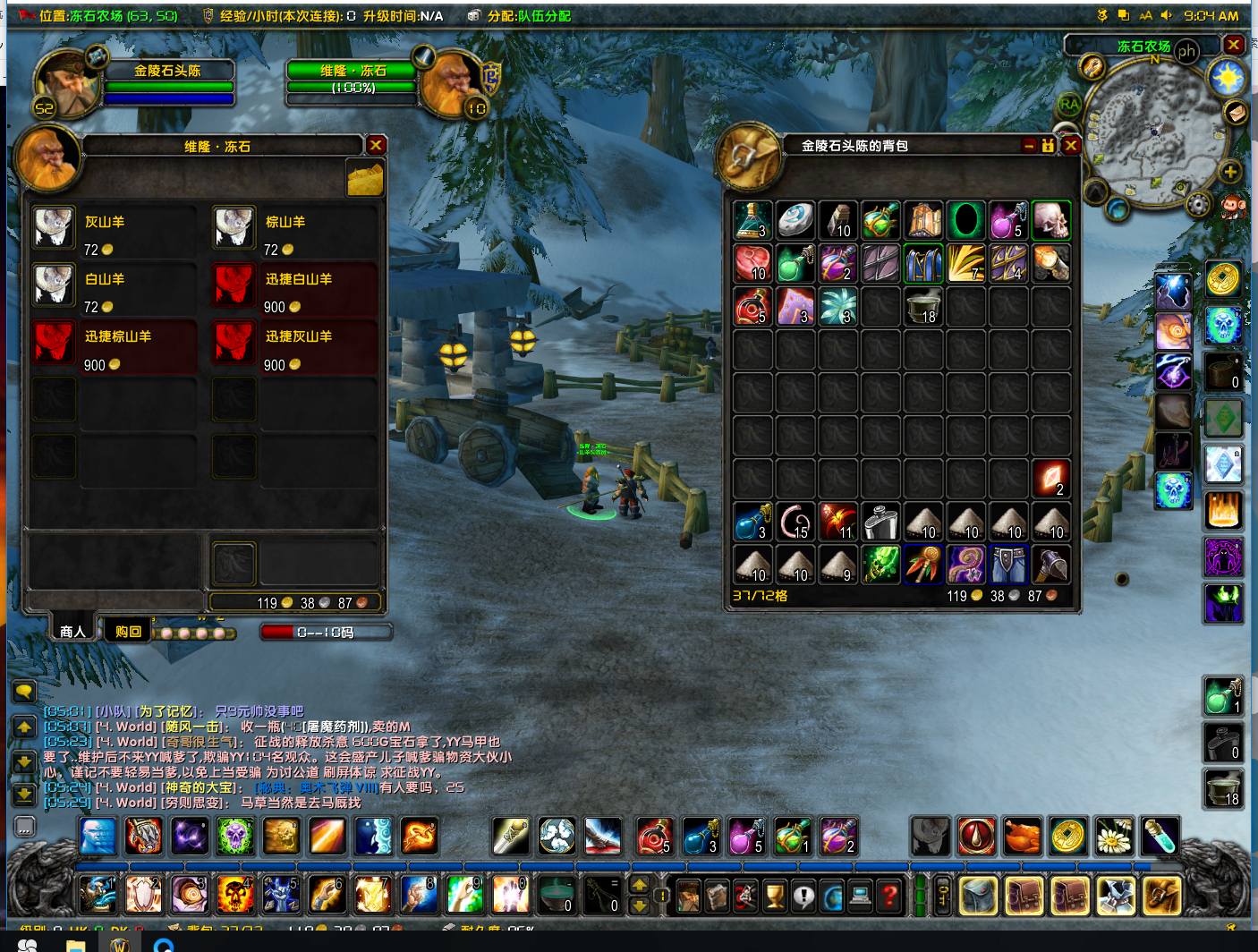Image resolution: width=1258 pixels, height=952 pixels.
Task: Use the Hearthstone in the backpack
Action: 795,220
